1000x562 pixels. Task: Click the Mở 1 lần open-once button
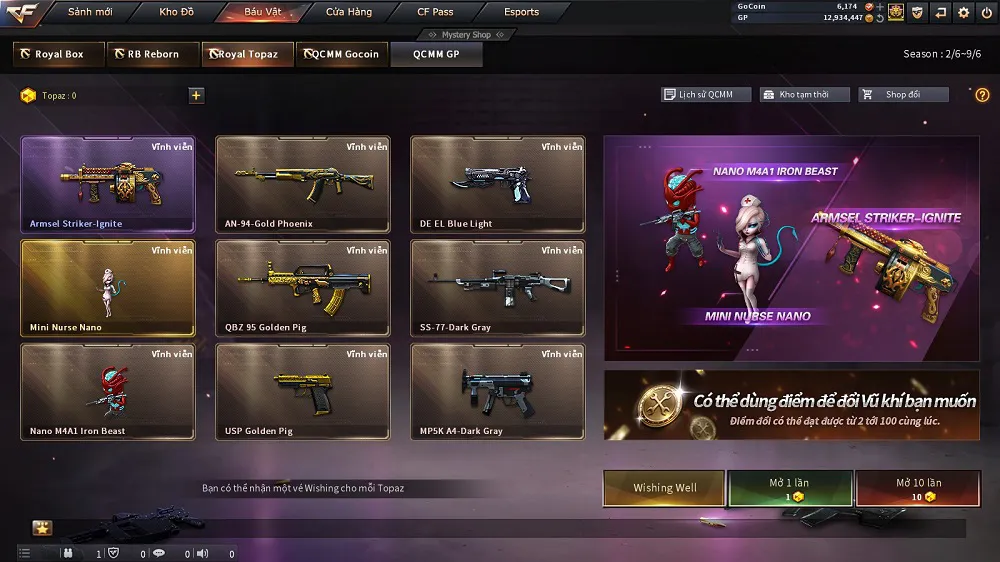tap(790, 488)
